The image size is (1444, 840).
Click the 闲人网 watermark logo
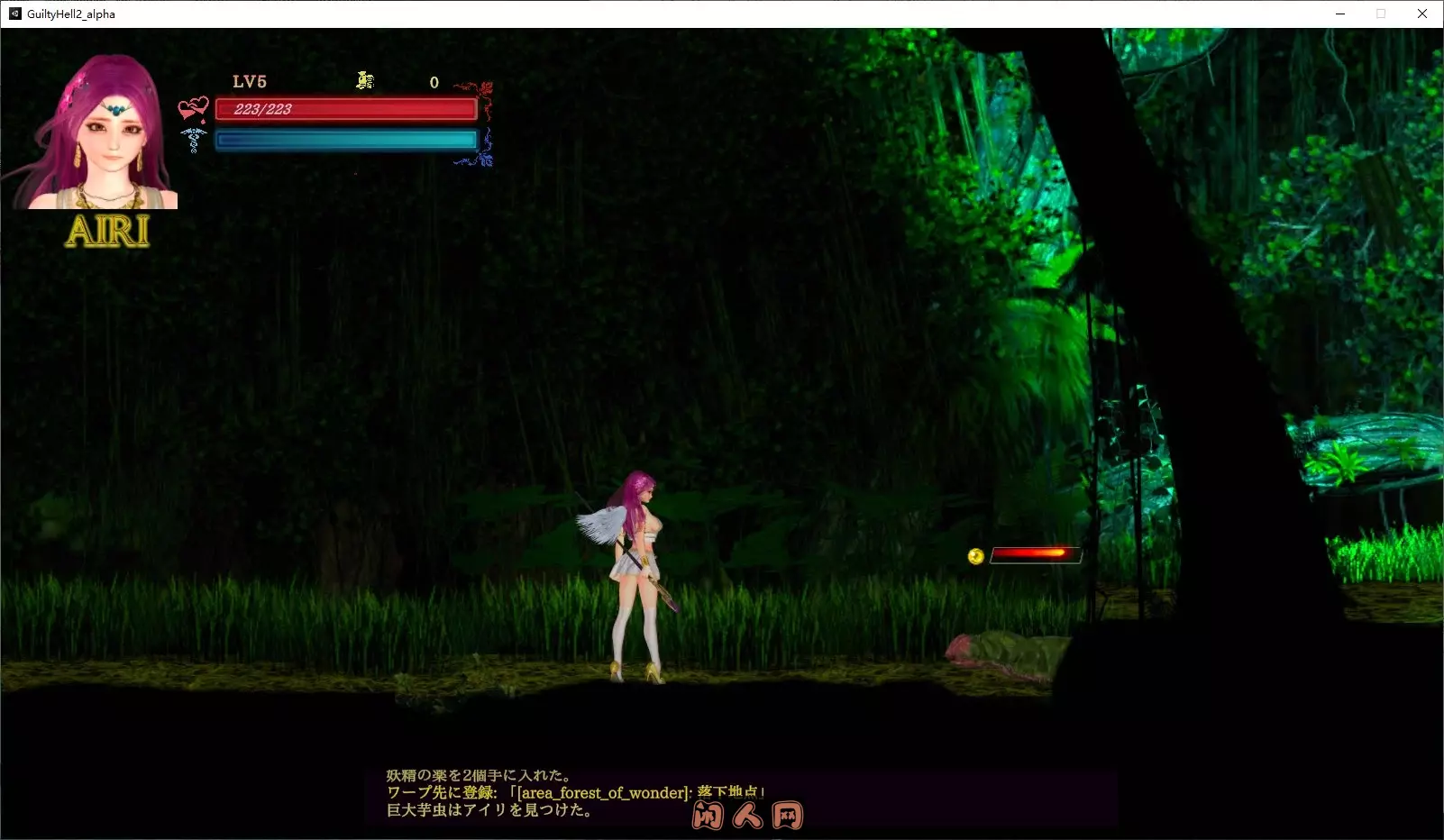[746, 814]
